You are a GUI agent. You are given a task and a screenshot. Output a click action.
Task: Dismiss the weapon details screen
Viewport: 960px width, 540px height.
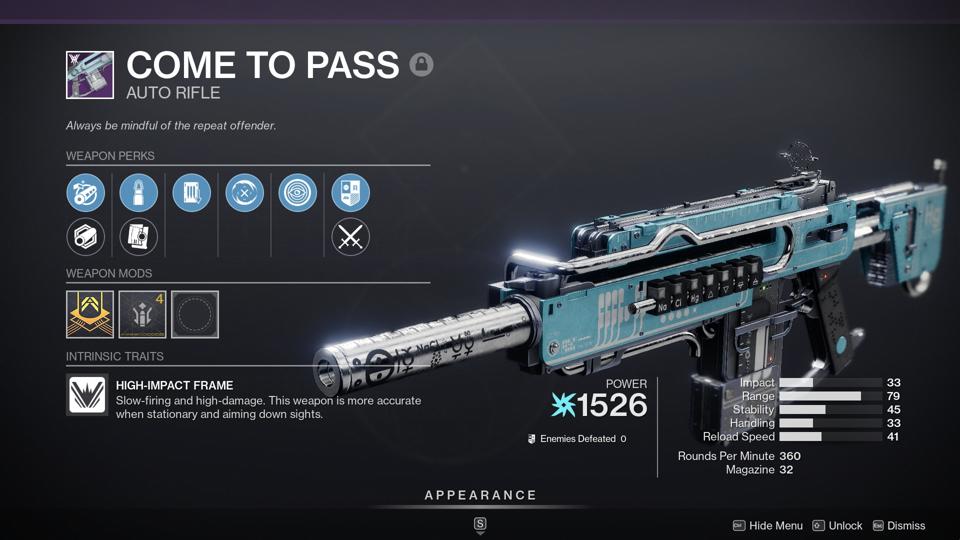(x=898, y=525)
